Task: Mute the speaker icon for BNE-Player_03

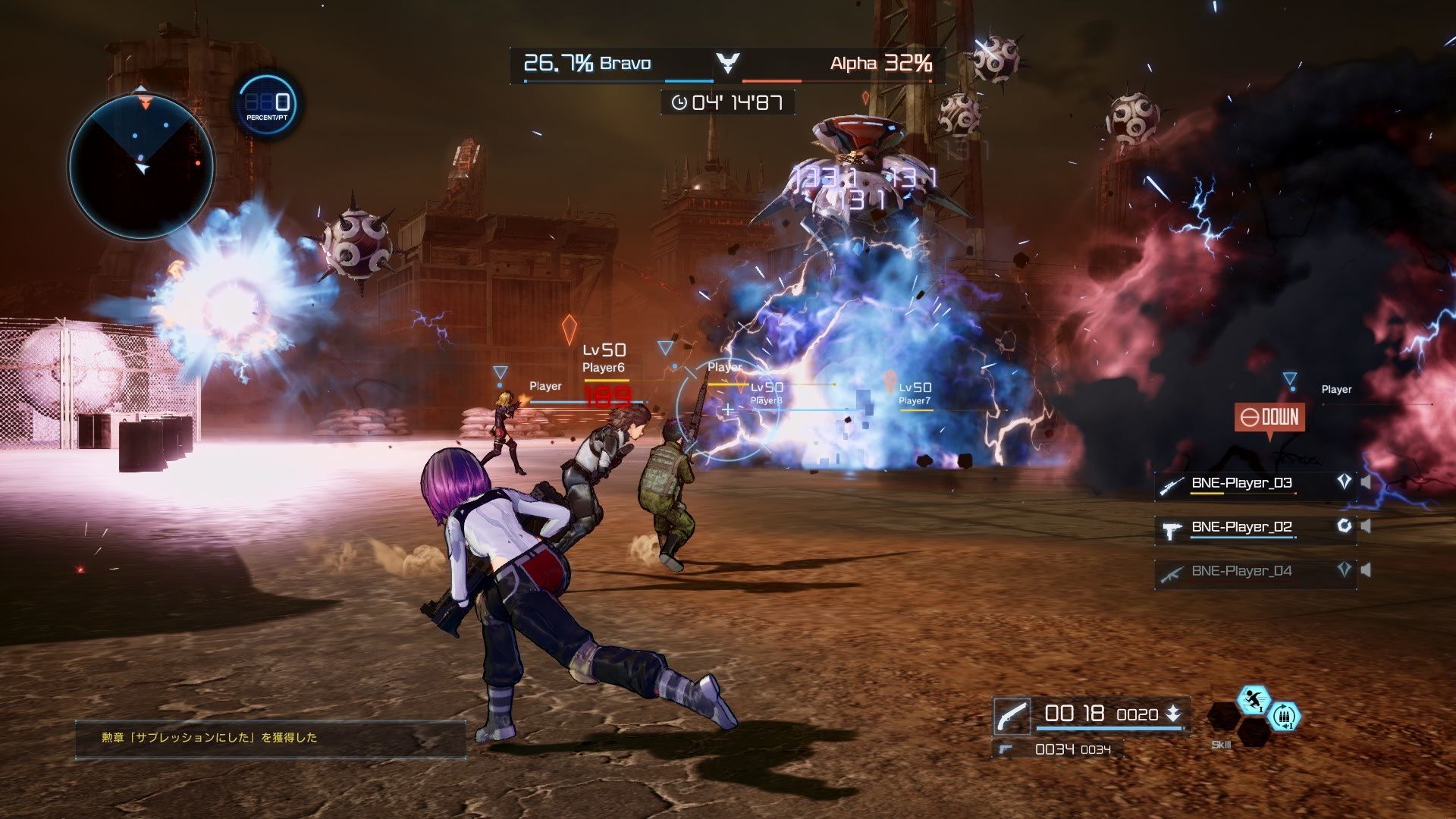Action: pyautogui.click(x=1367, y=481)
